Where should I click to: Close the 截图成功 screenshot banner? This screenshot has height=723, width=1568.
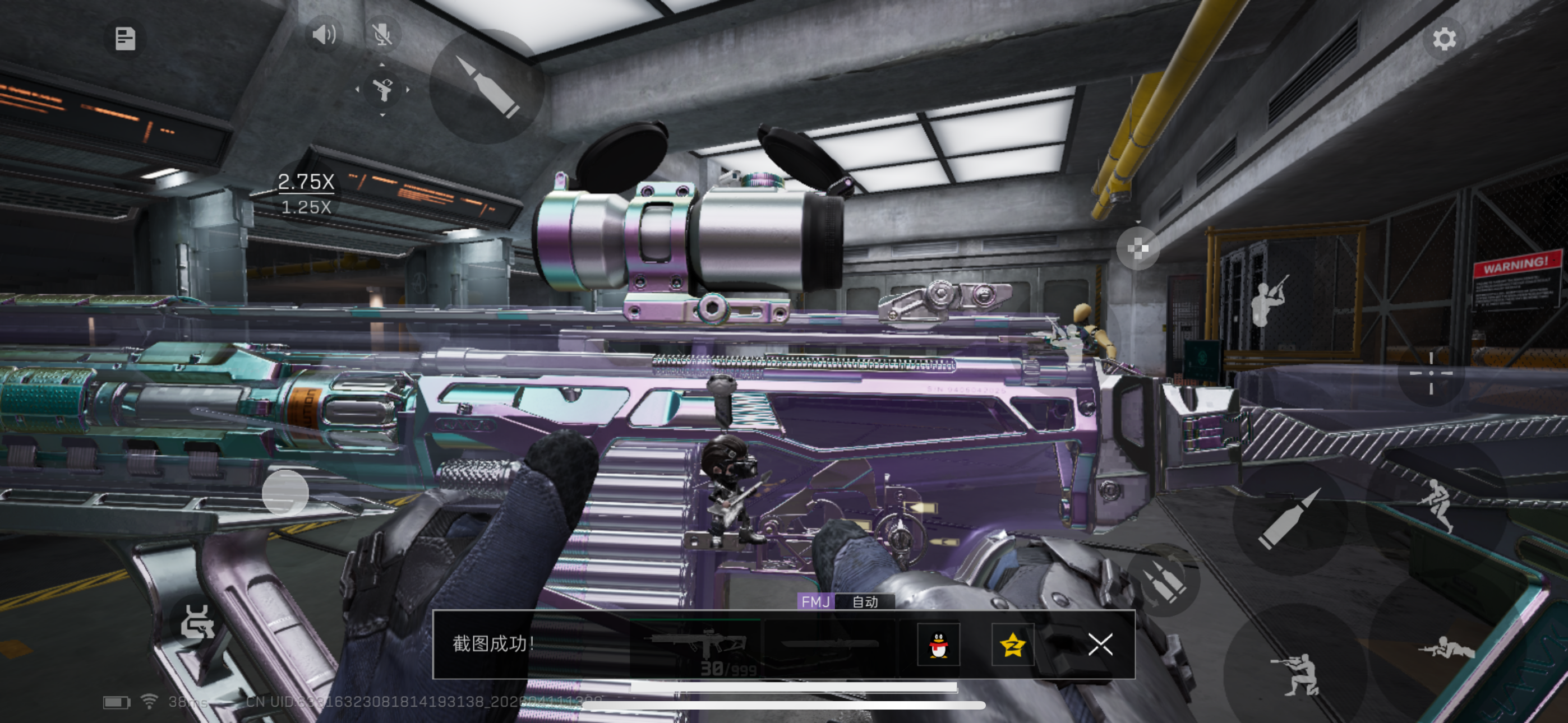tap(1100, 644)
